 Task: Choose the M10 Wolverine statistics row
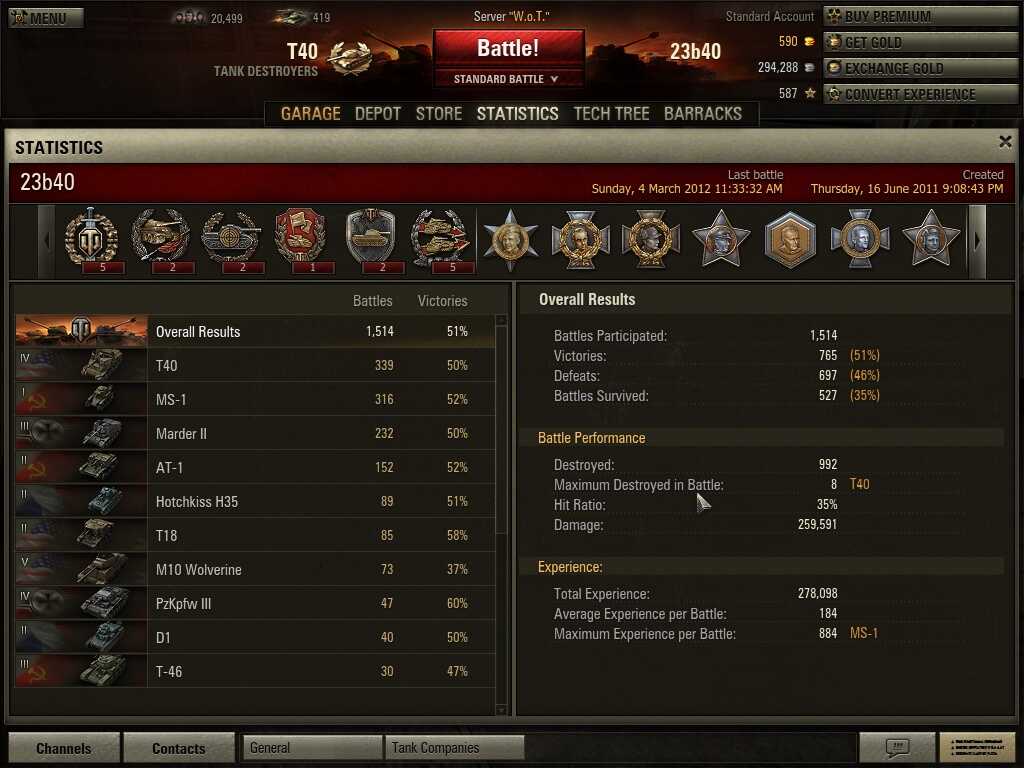point(255,570)
